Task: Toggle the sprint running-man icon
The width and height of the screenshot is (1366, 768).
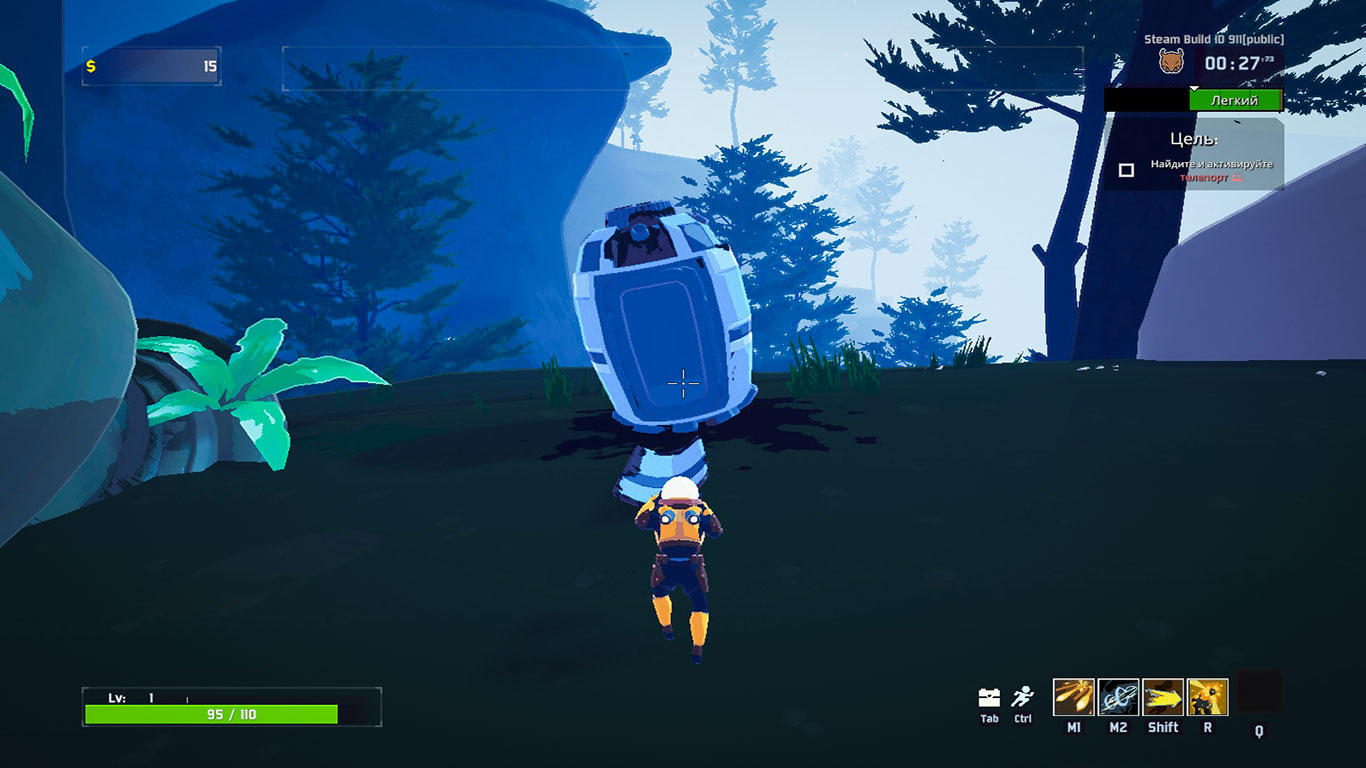Action: point(1022,697)
